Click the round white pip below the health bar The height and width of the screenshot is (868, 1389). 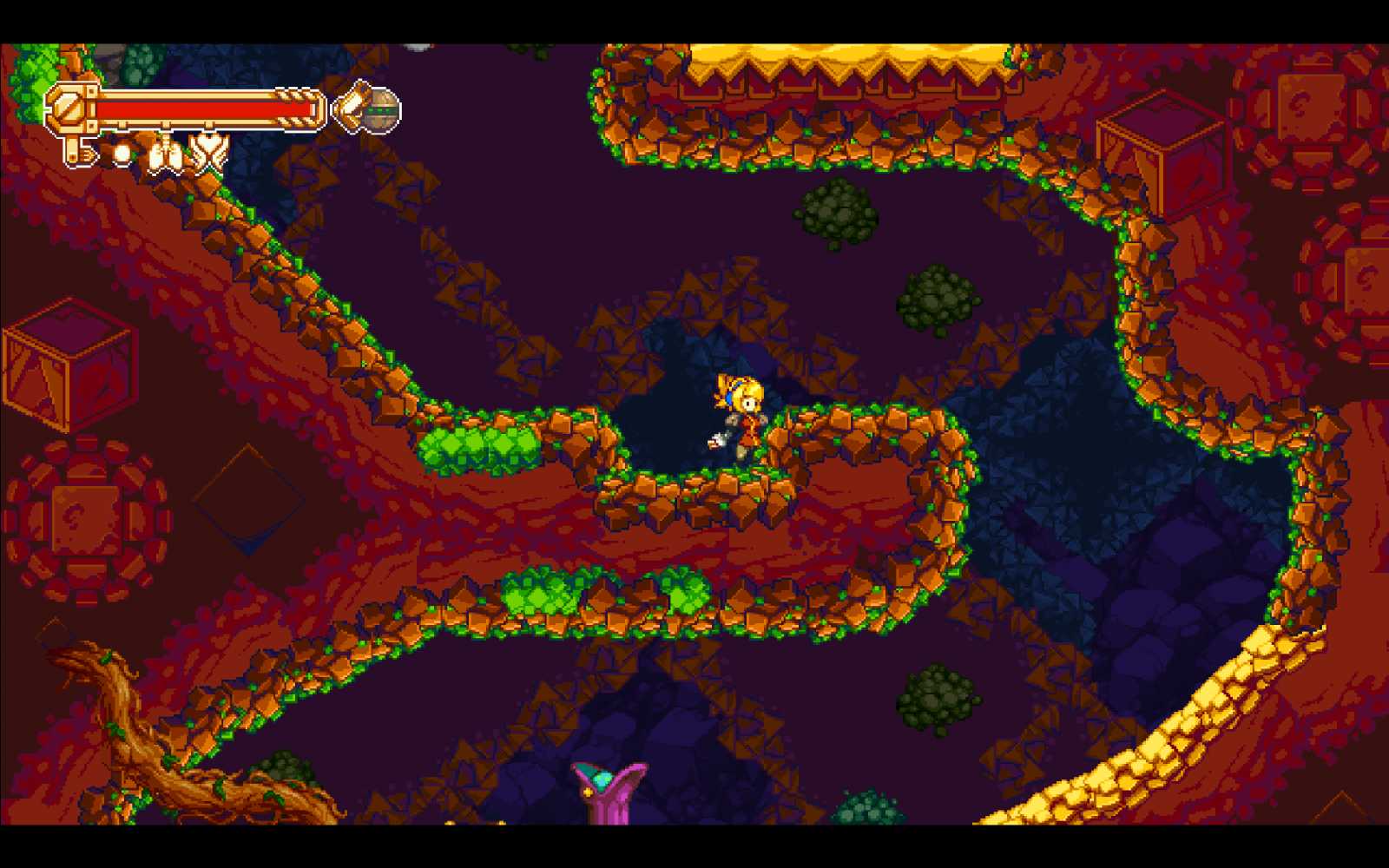pyautogui.click(x=122, y=155)
